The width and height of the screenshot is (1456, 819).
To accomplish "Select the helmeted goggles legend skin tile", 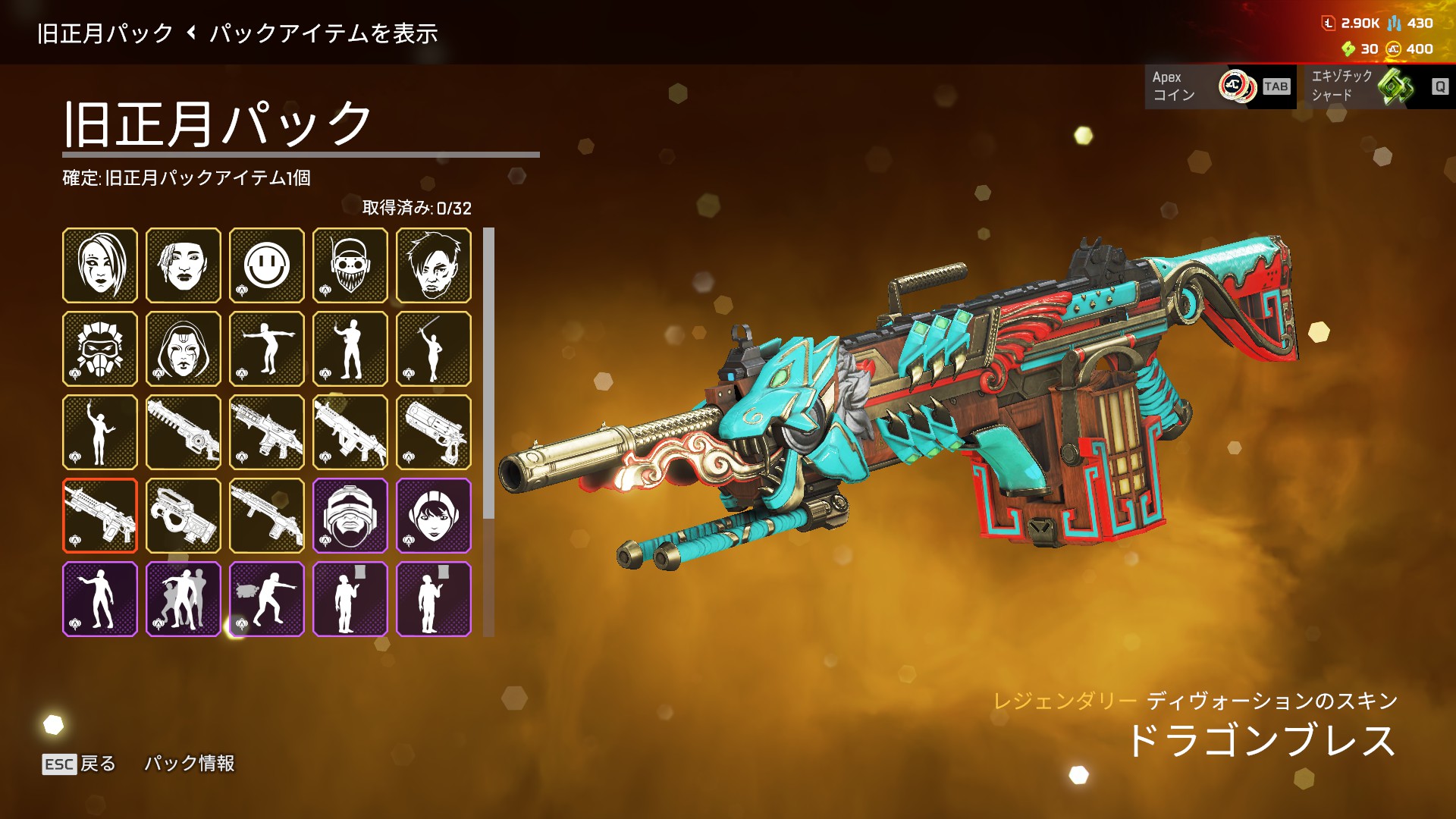I will pyautogui.click(x=350, y=516).
